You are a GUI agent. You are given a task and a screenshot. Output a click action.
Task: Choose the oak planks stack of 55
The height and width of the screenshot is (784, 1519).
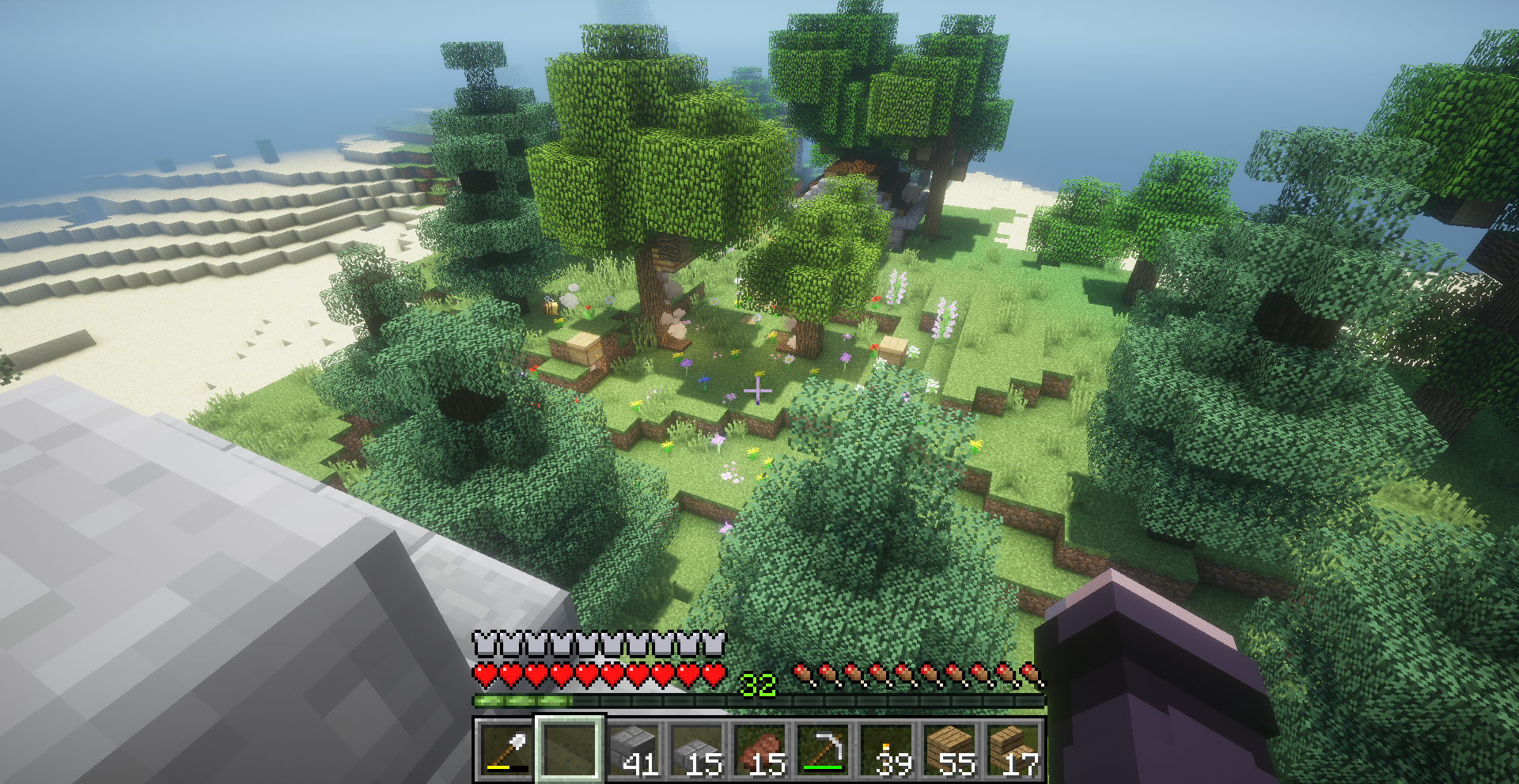[949, 749]
